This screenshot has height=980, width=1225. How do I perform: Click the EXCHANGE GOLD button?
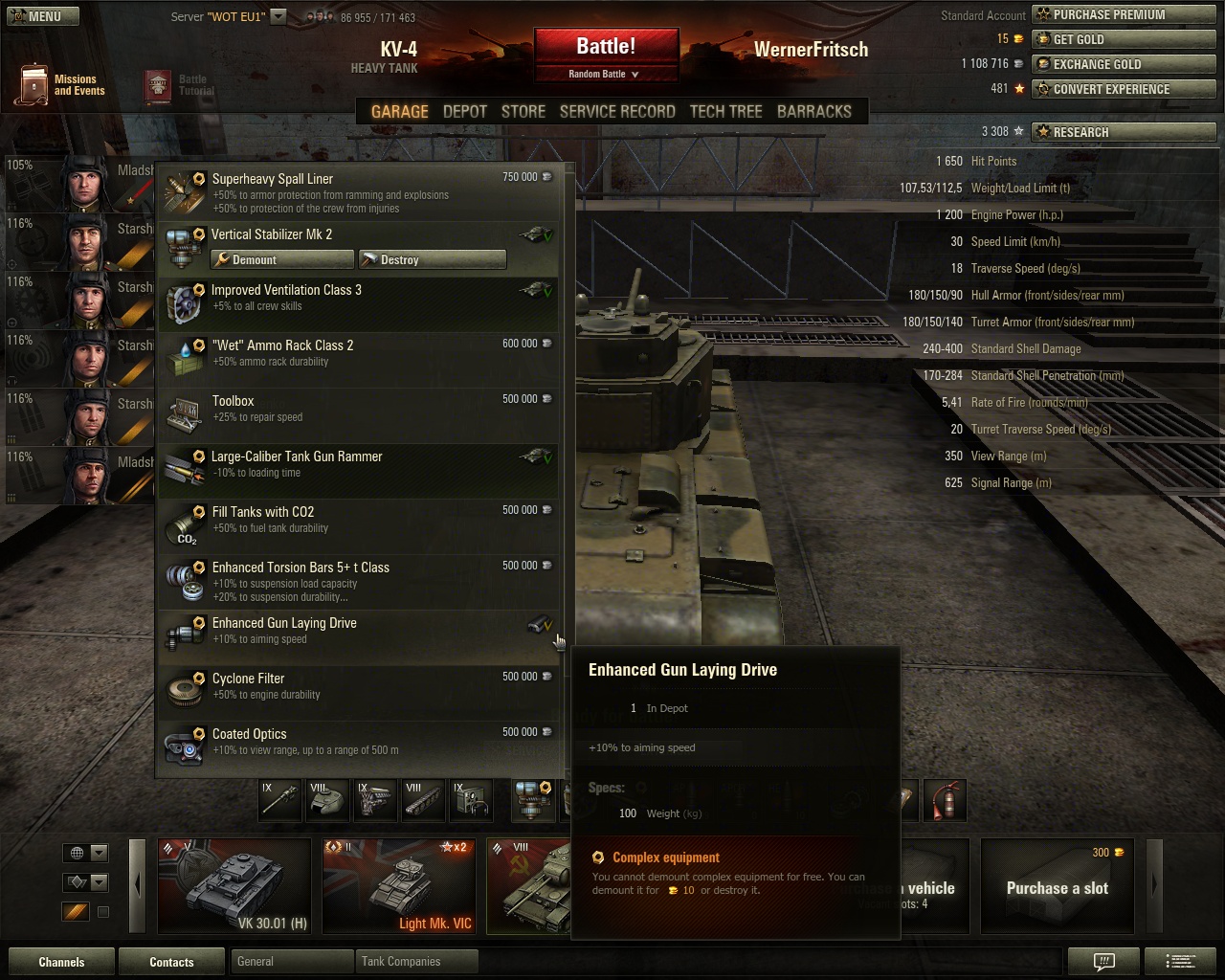tap(1124, 65)
